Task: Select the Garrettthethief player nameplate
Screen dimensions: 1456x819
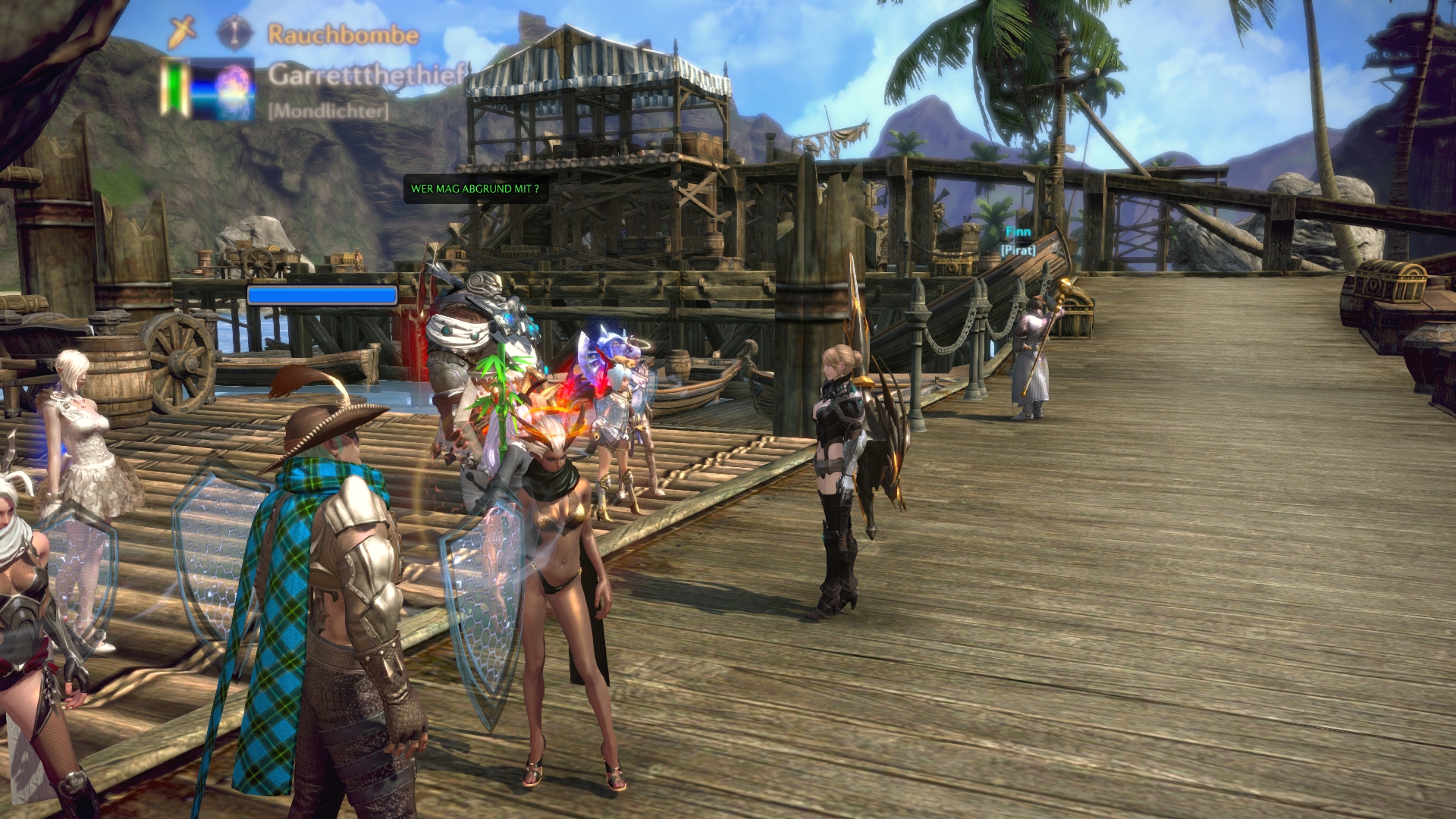Action: pos(366,75)
